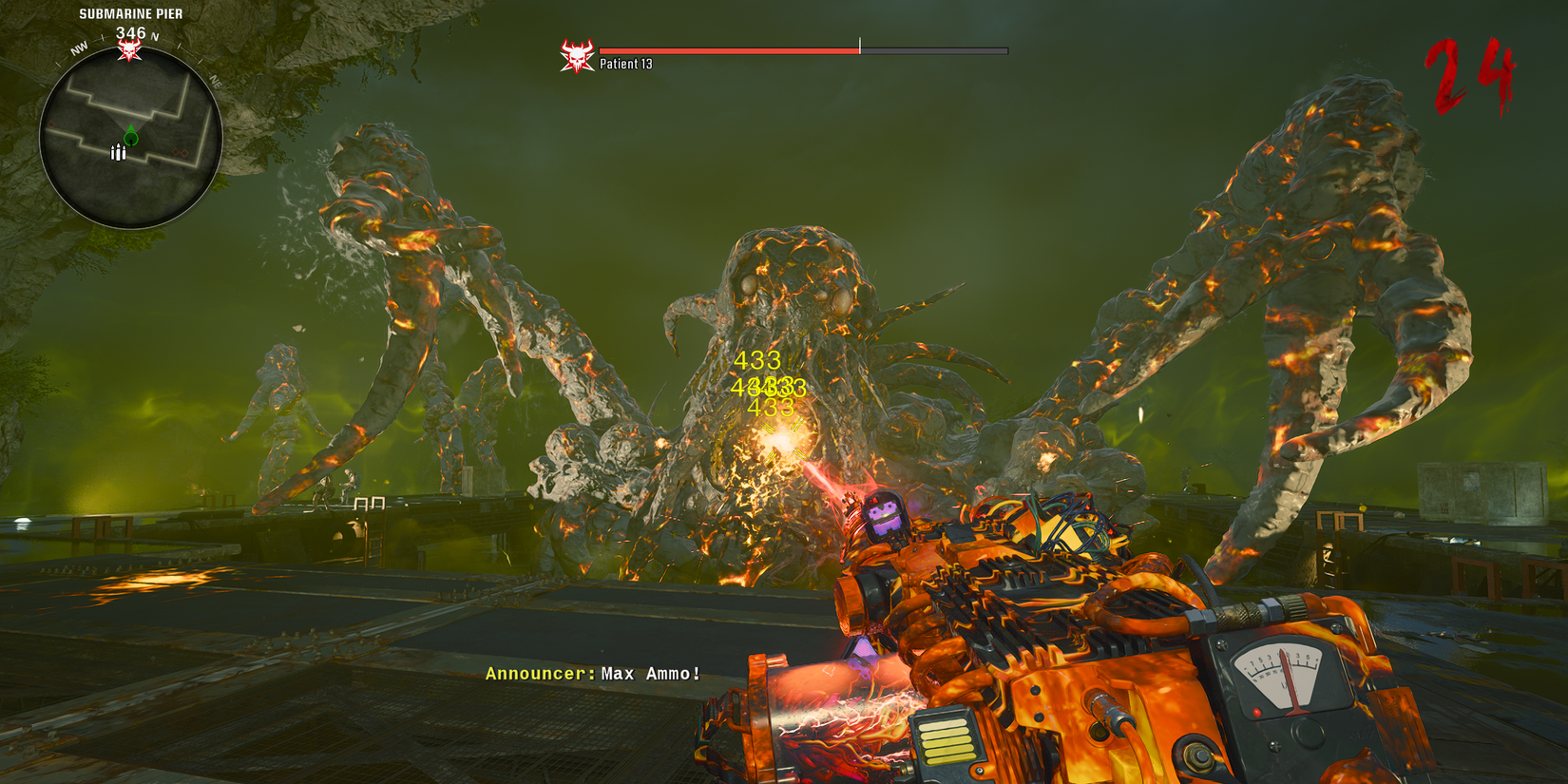Click the NE compass marking on the minimap rim
Image resolution: width=1568 pixels, height=784 pixels.
pyautogui.click(x=216, y=83)
